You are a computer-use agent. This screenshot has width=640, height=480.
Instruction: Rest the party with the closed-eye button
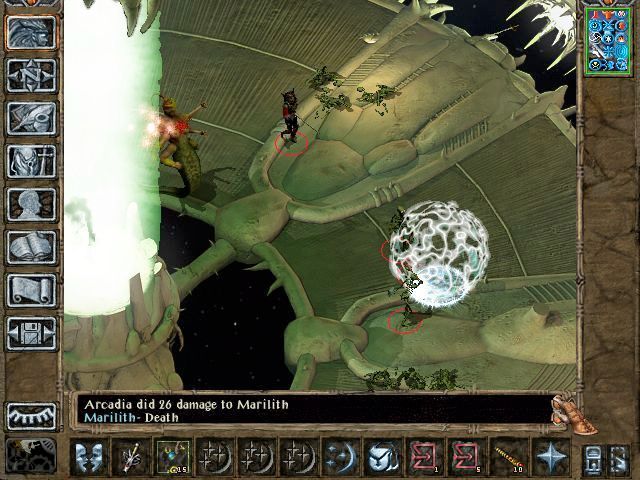[31, 416]
